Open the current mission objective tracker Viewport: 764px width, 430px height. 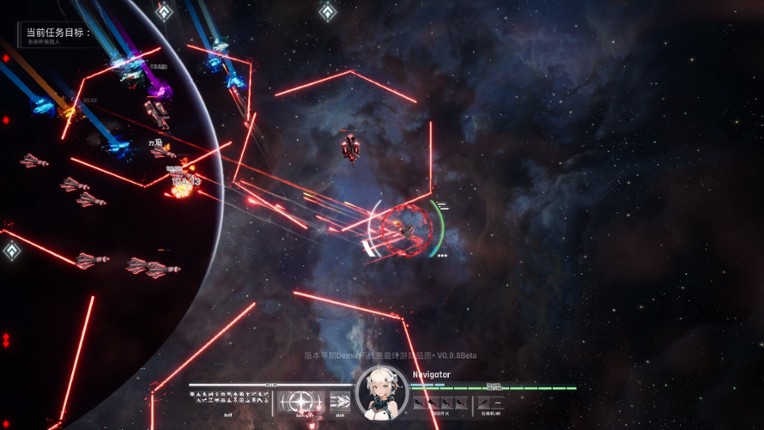coord(57,33)
